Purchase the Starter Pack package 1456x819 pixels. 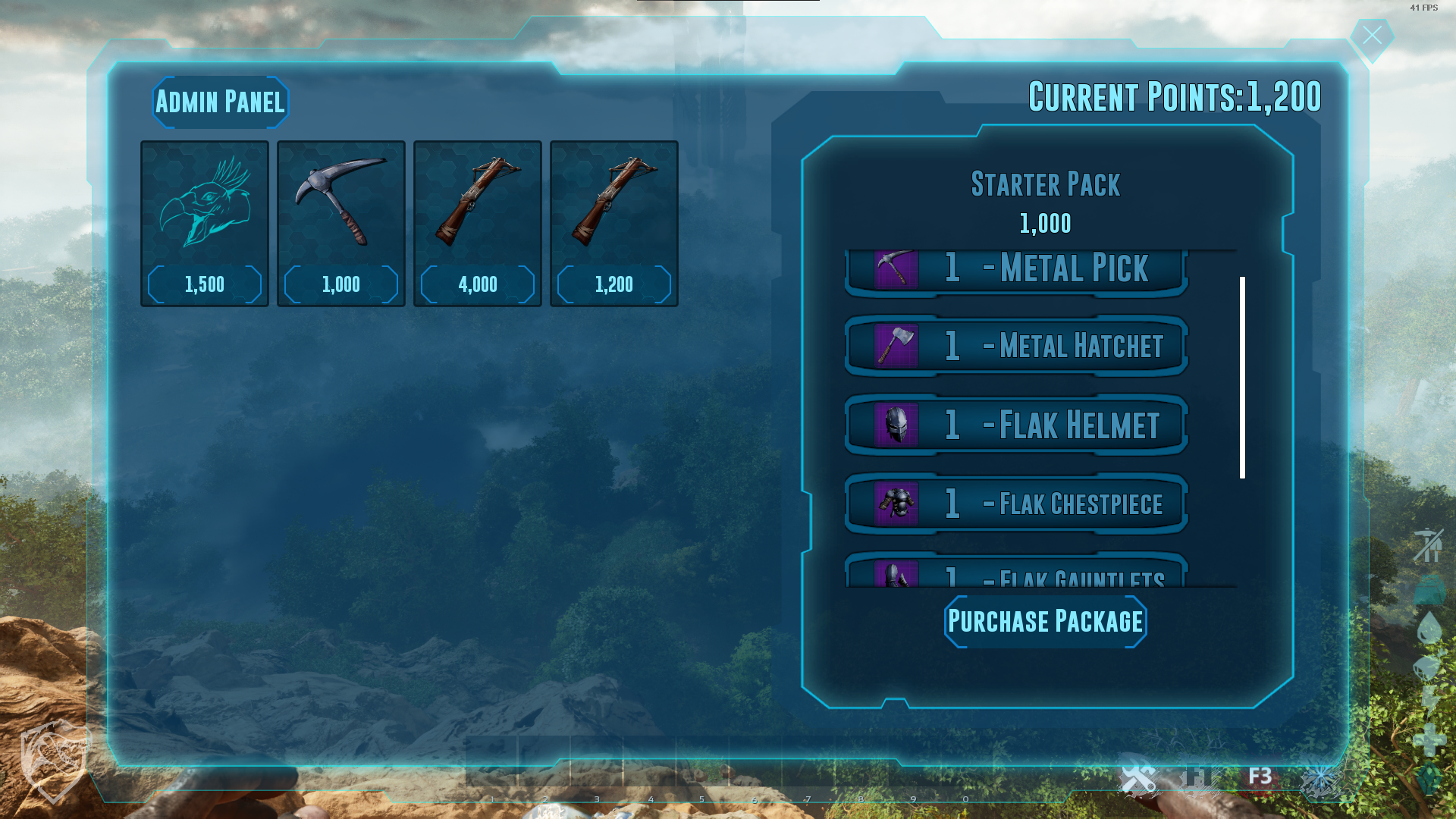(x=1045, y=622)
